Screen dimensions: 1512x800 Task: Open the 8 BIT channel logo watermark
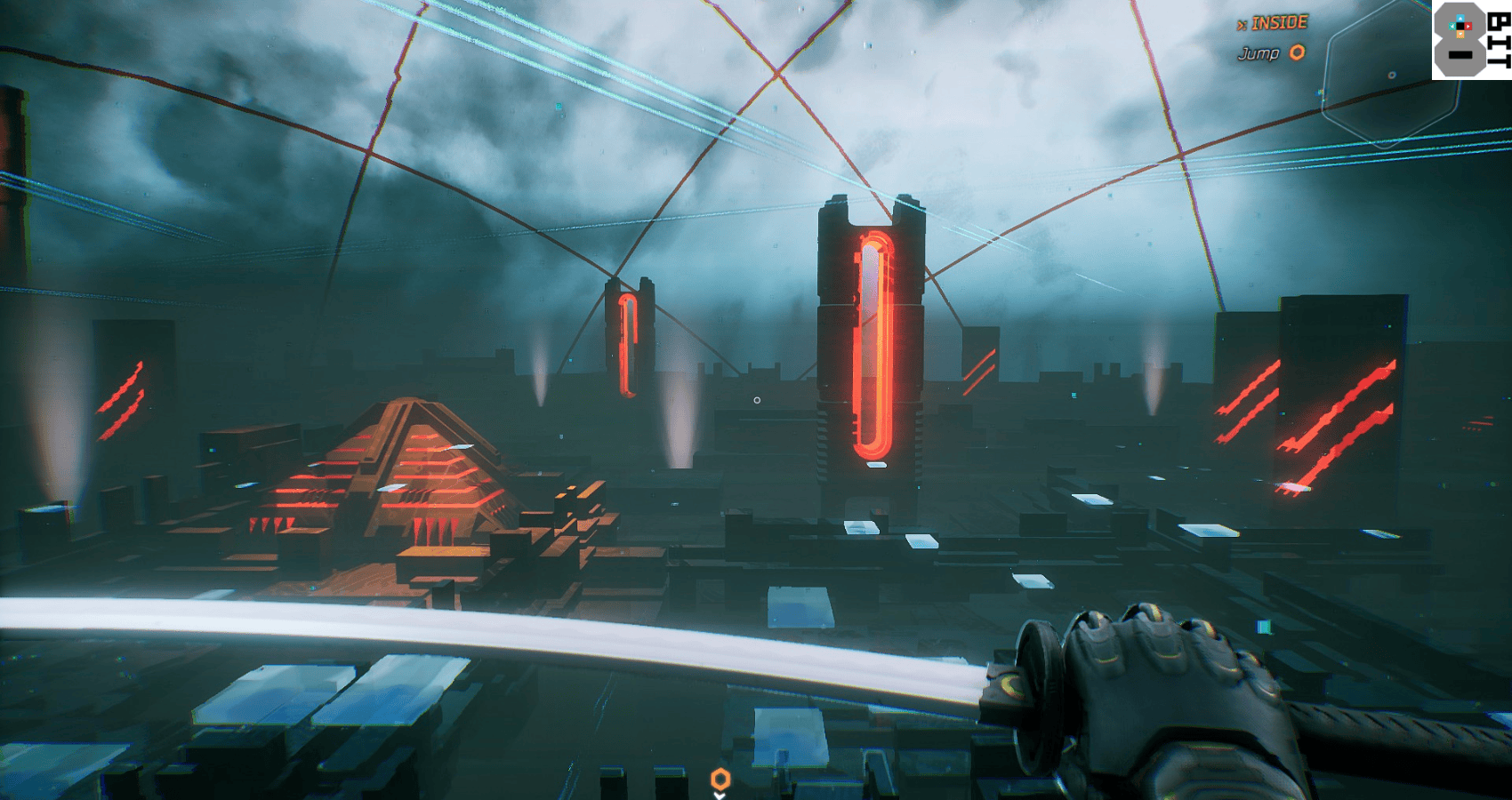(x=1471, y=40)
